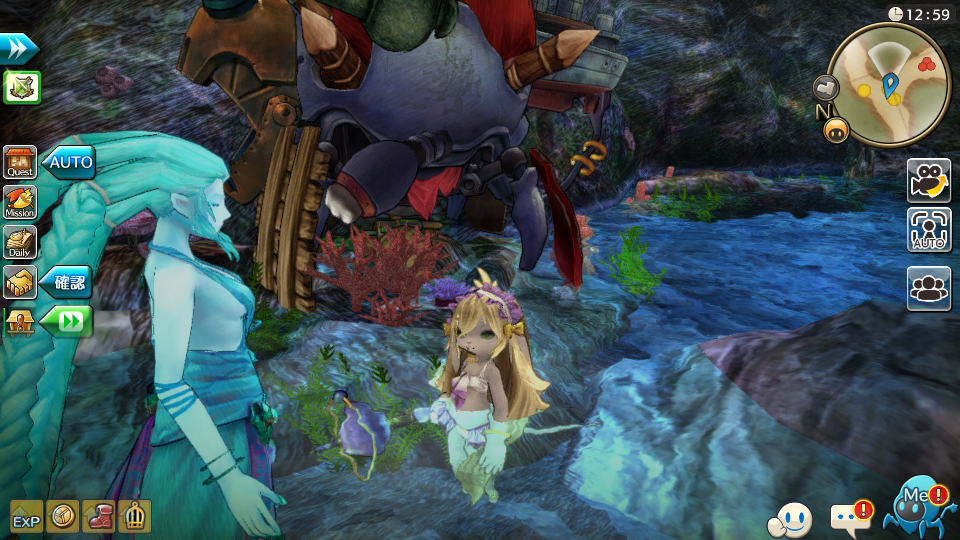Image resolution: width=960 pixels, height=540 pixels.
Task: Select the EXP boost buff icon
Action: click(27, 516)
